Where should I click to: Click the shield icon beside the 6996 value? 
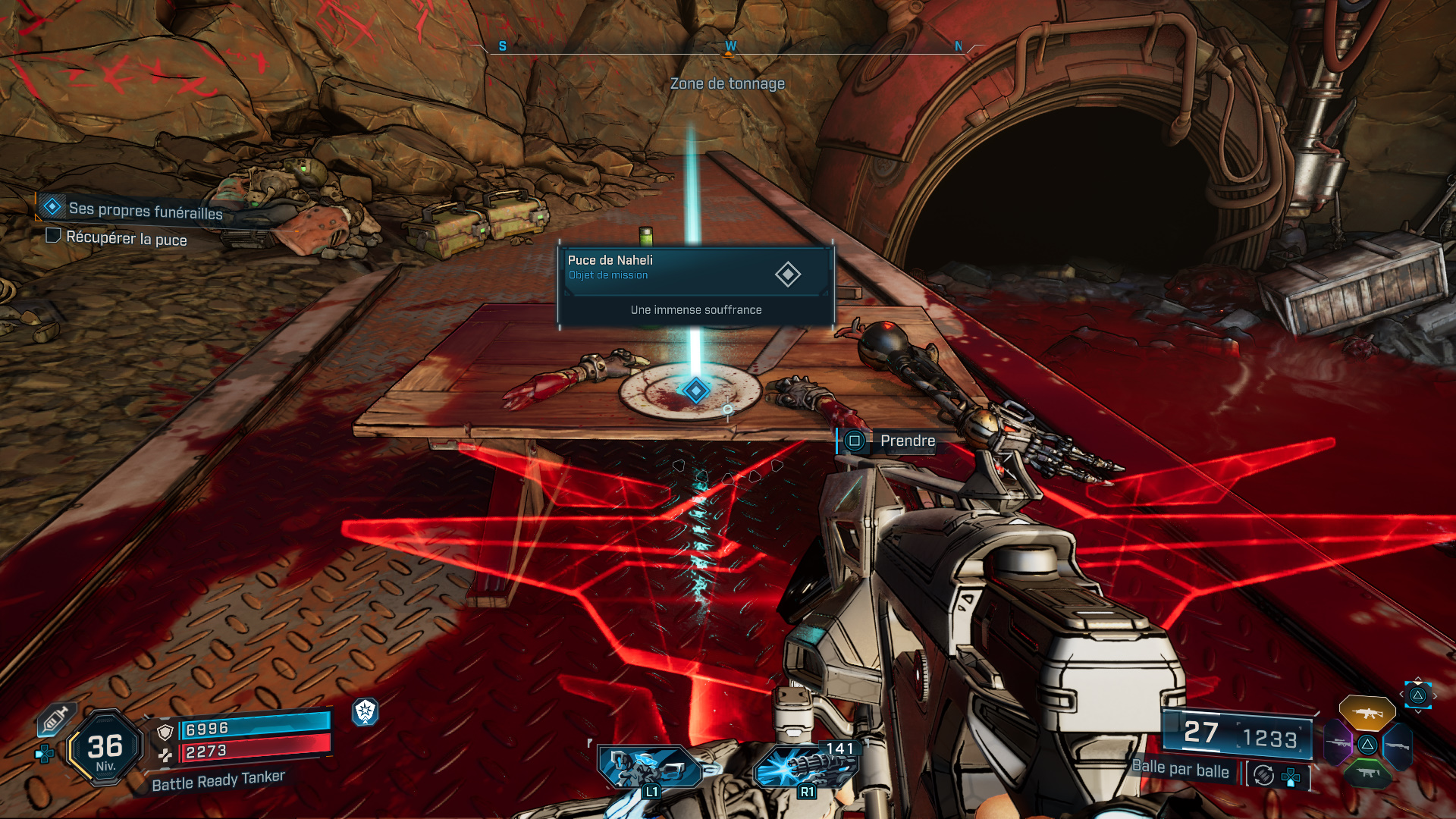click(165, 730)
